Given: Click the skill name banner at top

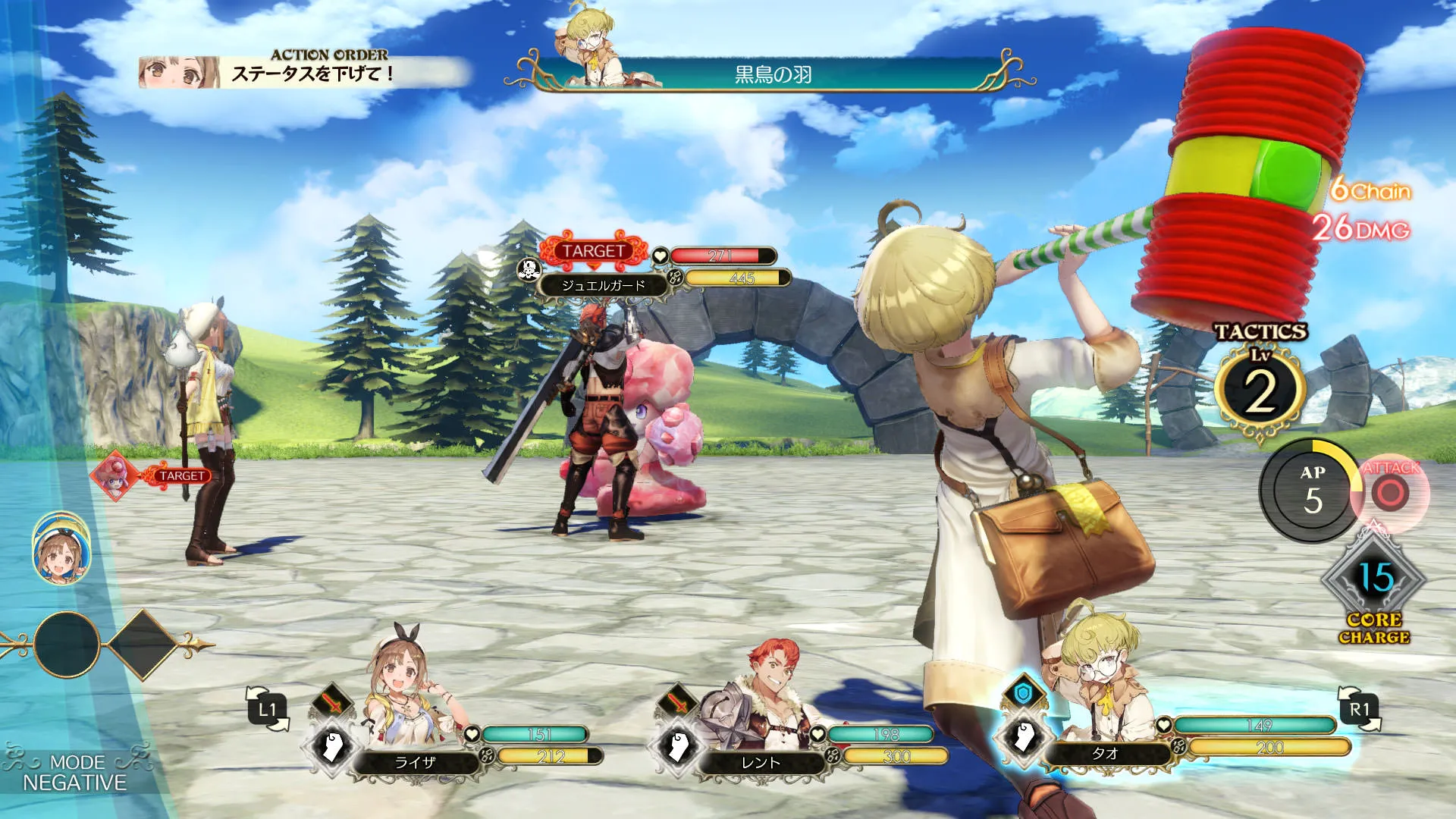Looking at the screenshot, I should [772, 74].
